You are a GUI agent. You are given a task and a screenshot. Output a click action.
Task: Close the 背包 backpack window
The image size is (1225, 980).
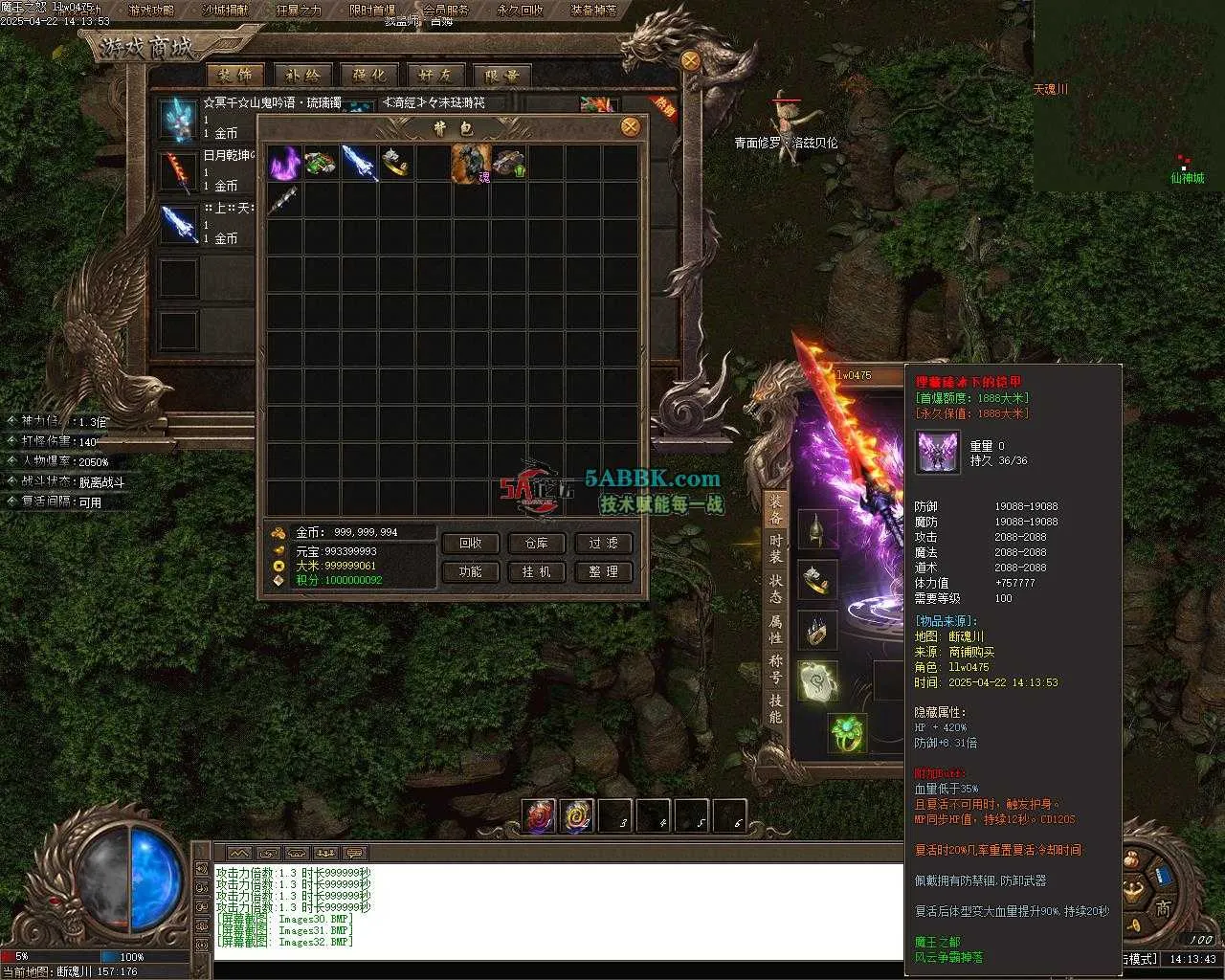(630, 126)
